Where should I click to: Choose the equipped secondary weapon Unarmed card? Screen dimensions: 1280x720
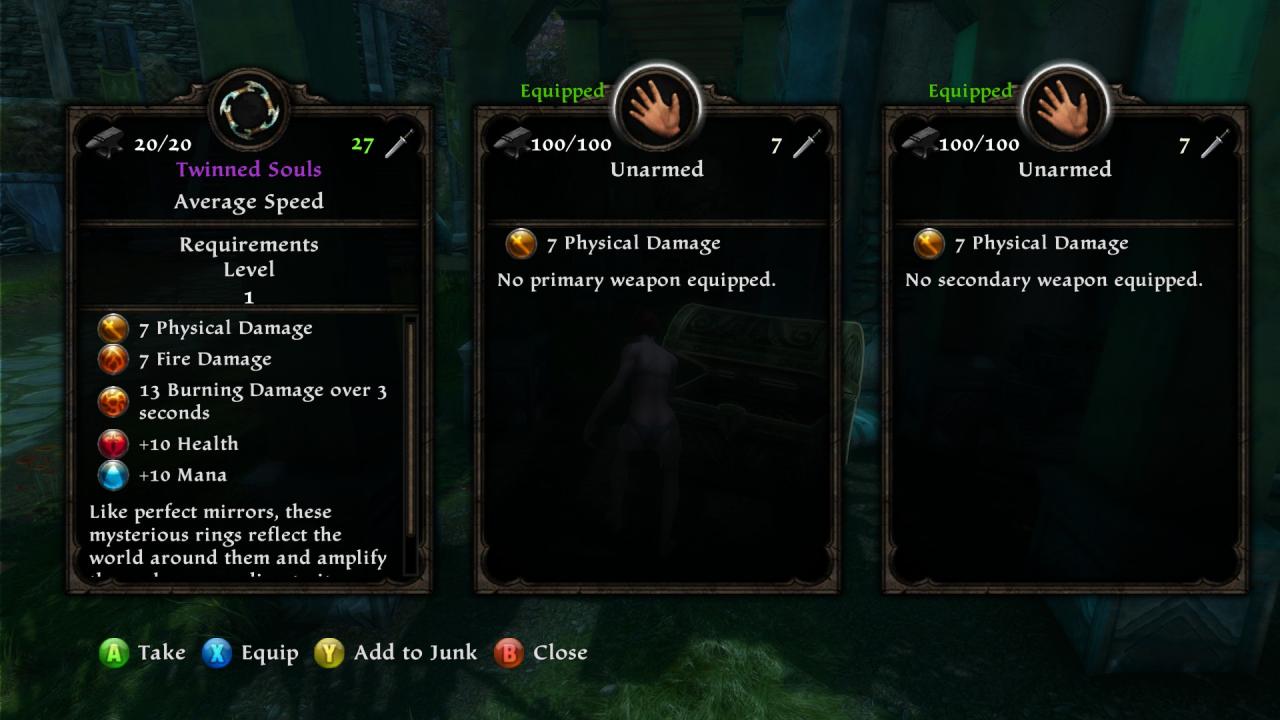pyautogui.click(x=1065, y=350)
